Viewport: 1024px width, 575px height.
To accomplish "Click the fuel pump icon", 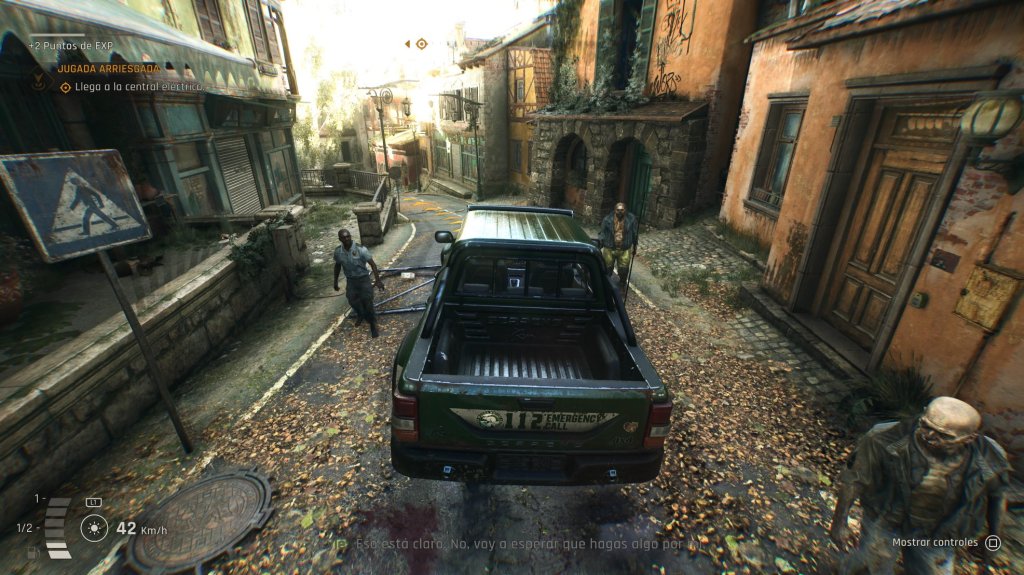I will [x=33, y=551].
